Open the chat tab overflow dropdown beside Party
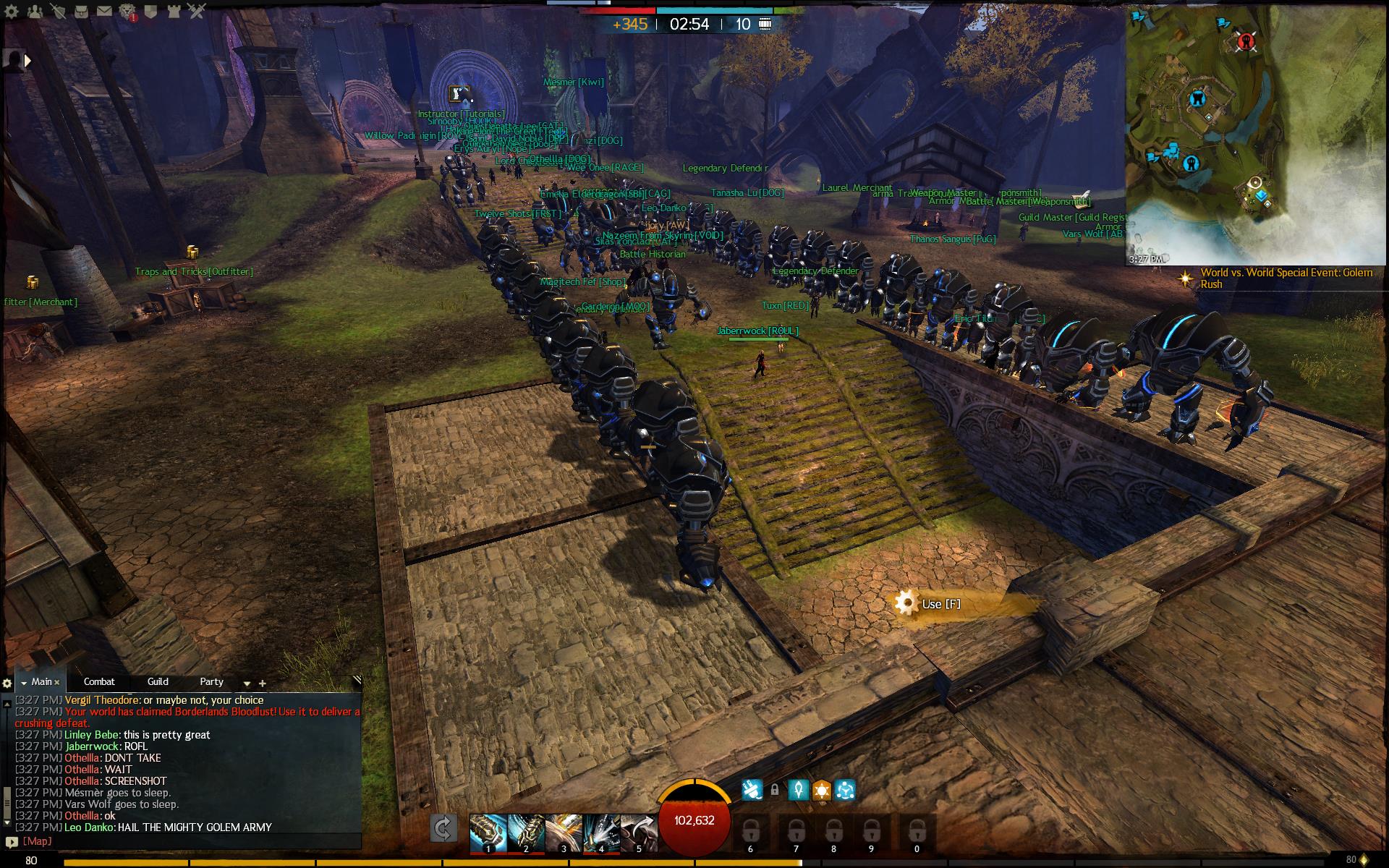The height and width of the screenshot is (868, 1389). [247, 683]
